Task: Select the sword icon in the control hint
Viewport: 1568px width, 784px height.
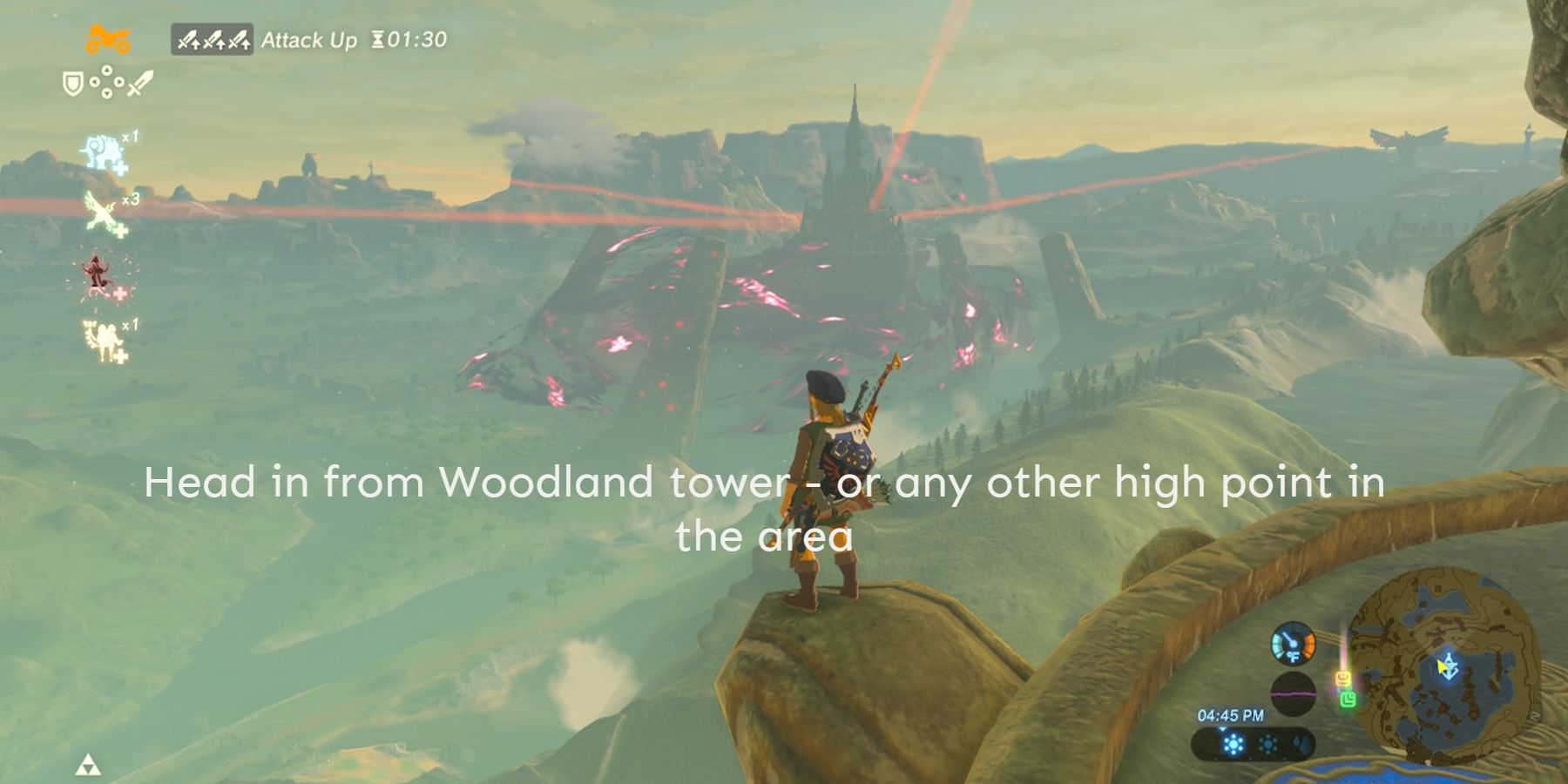Action: 139,84
